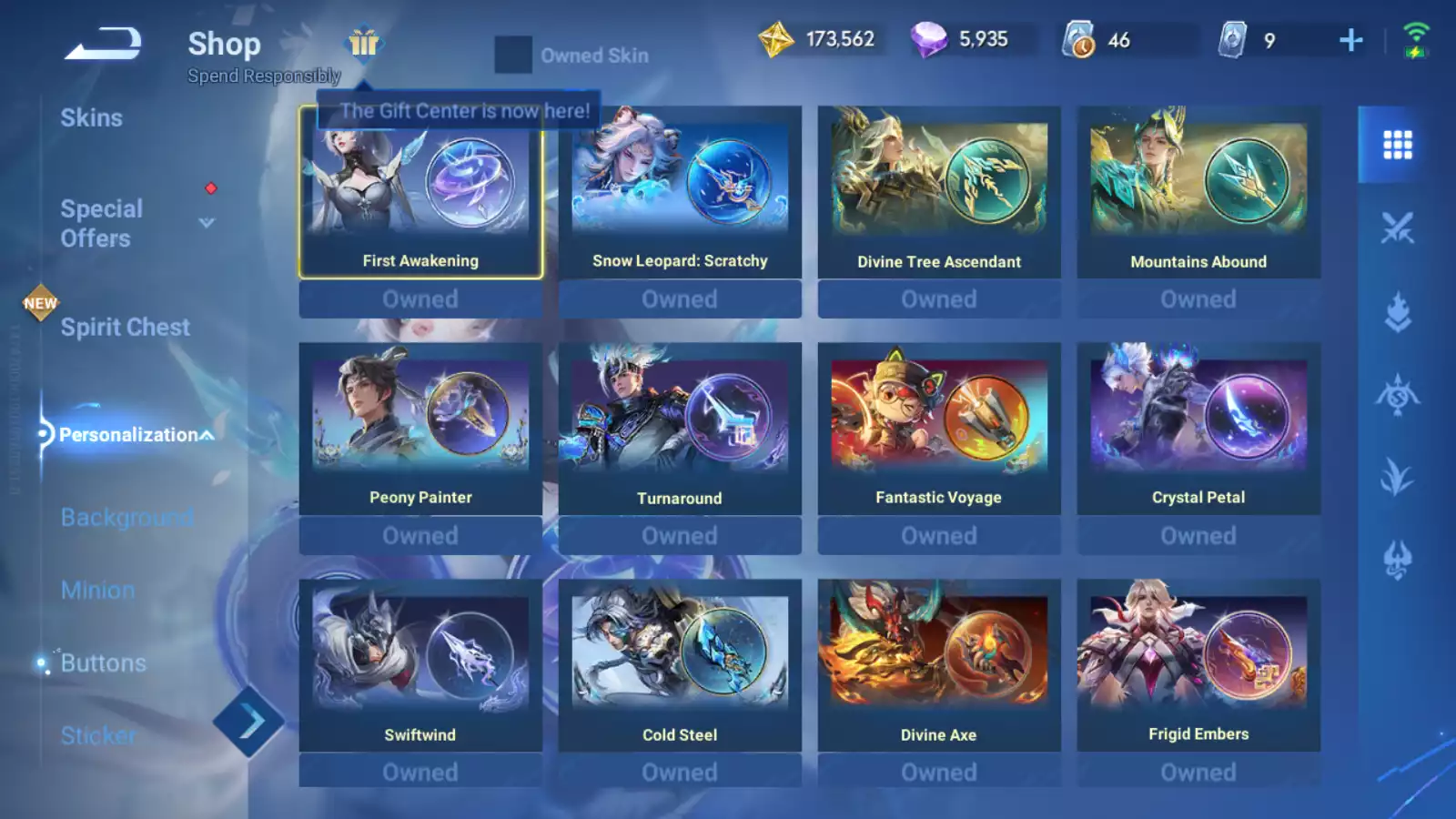
Task: Toggle the Owned Skin checkbox
Action: (513, 56)
